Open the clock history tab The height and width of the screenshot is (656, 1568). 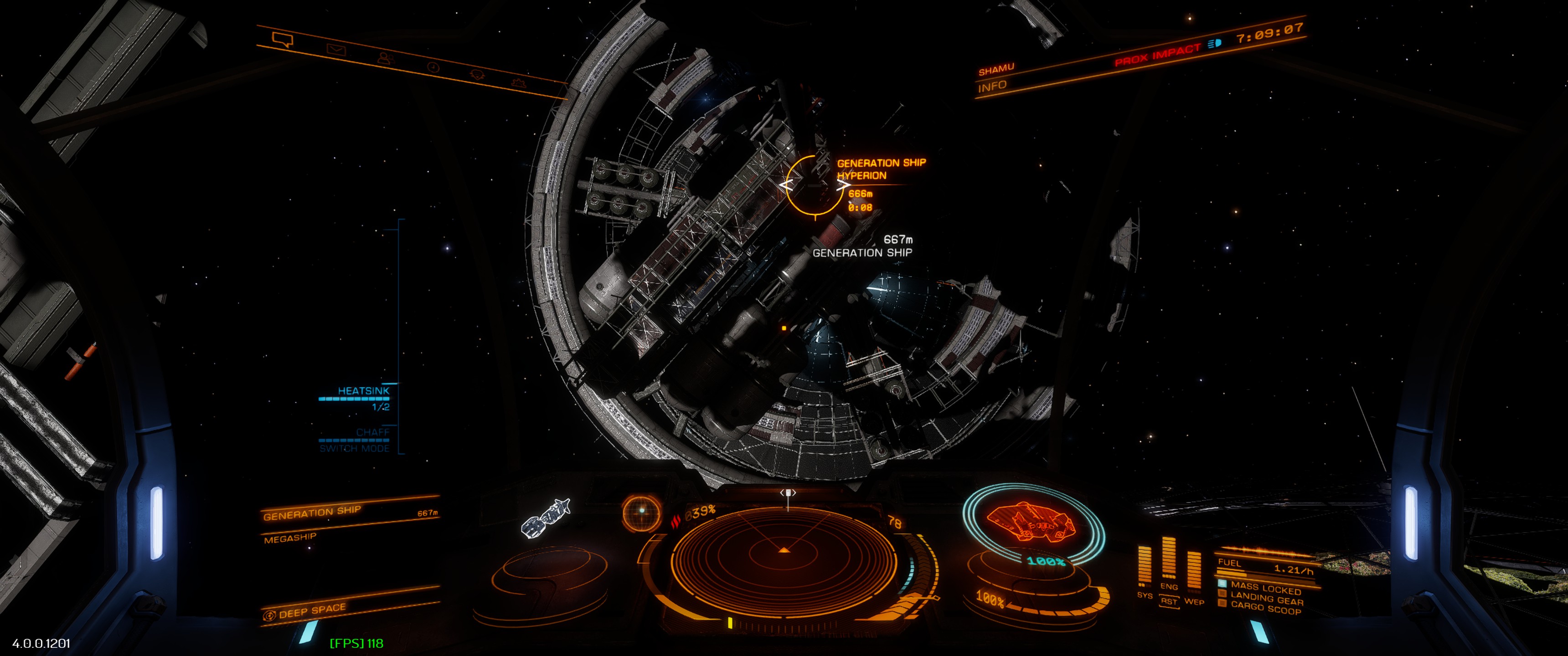pyautogui.click(x=433, y=67)
